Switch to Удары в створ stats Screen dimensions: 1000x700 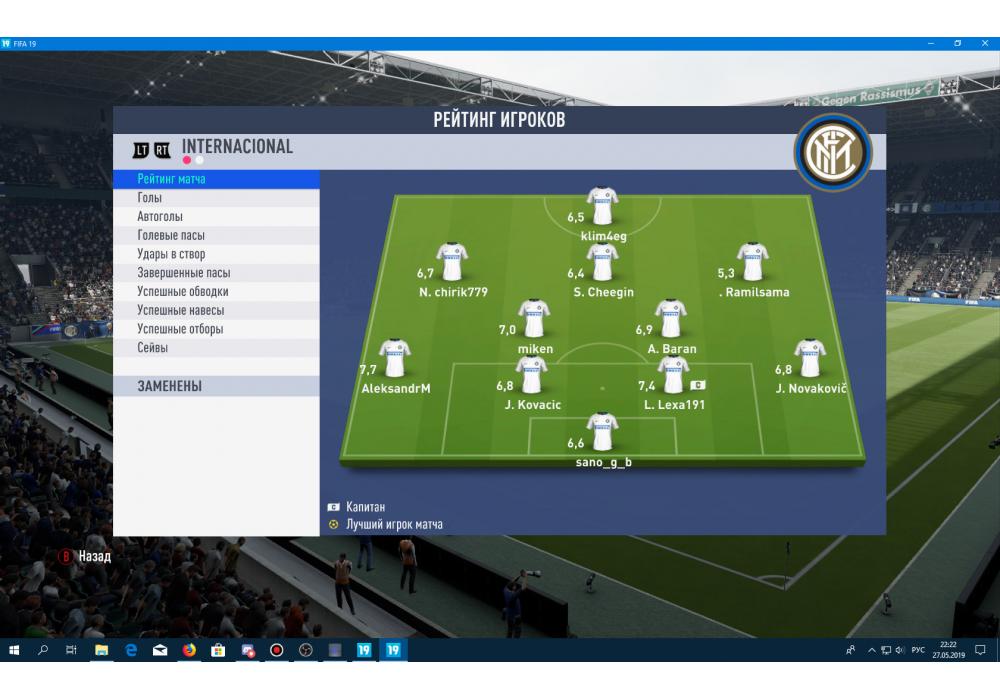pos(215,254)
